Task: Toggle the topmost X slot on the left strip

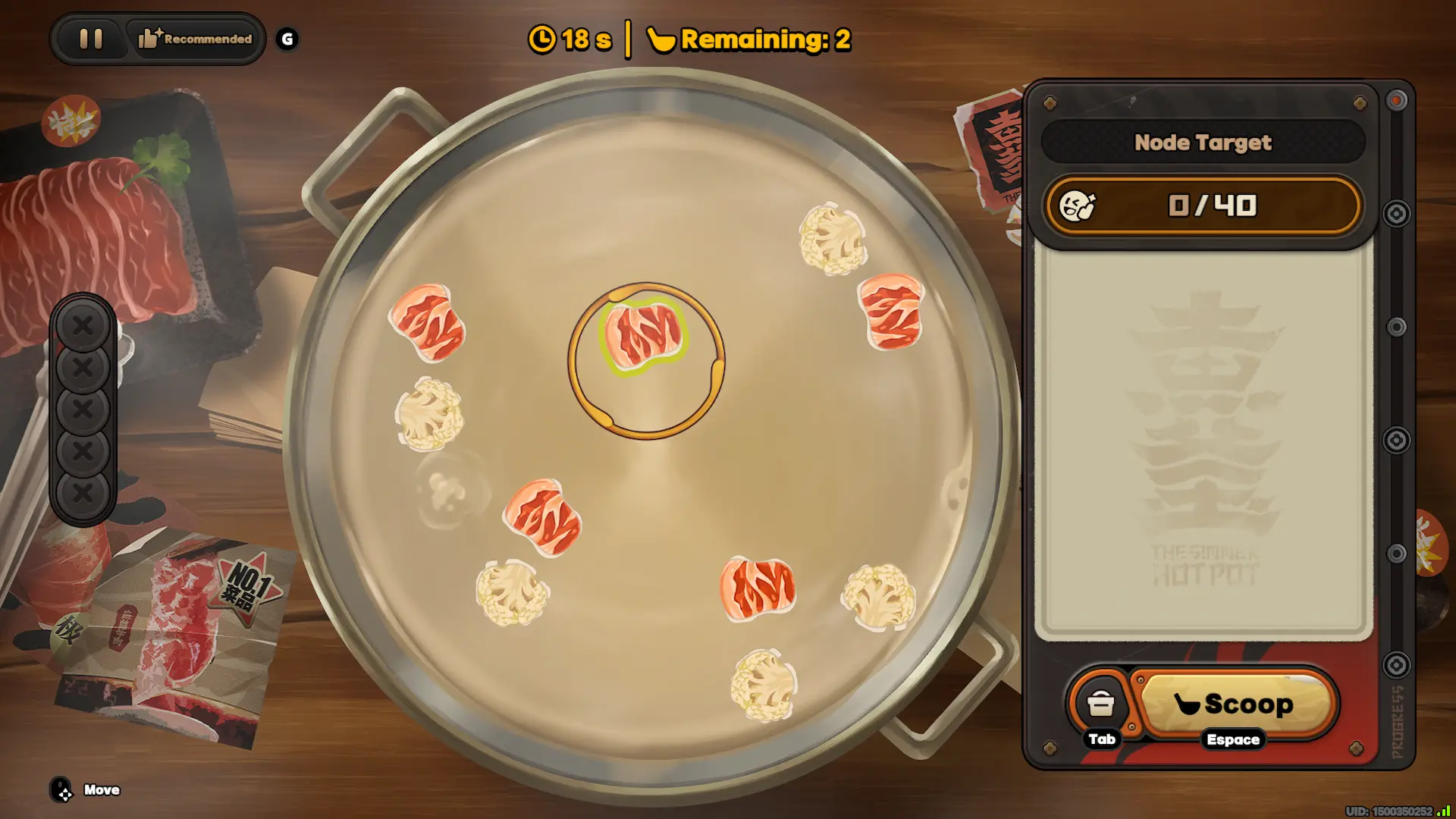Action: pos(83,326)
